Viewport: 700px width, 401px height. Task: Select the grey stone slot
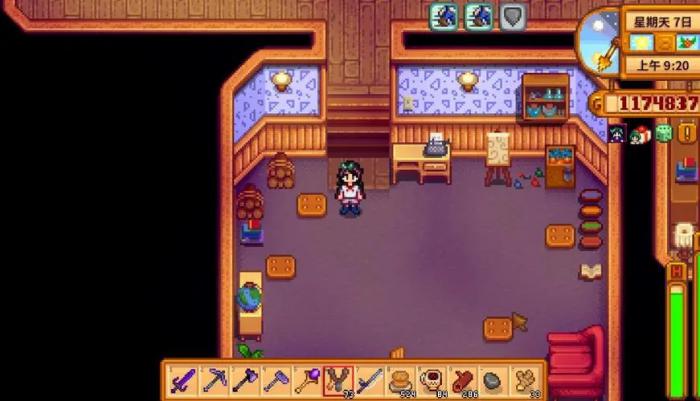(x=494, y=381)
